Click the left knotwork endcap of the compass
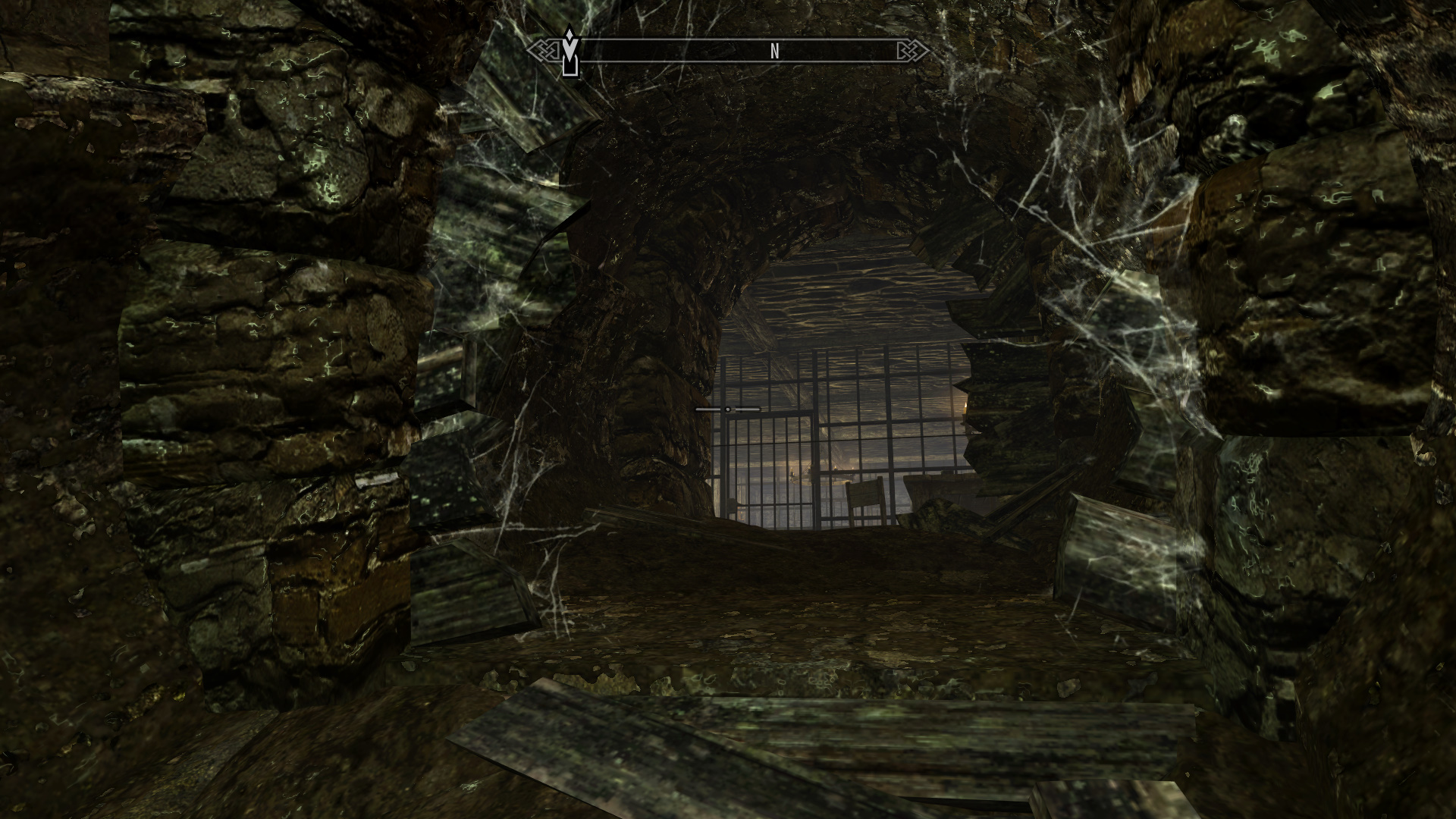 544,50
